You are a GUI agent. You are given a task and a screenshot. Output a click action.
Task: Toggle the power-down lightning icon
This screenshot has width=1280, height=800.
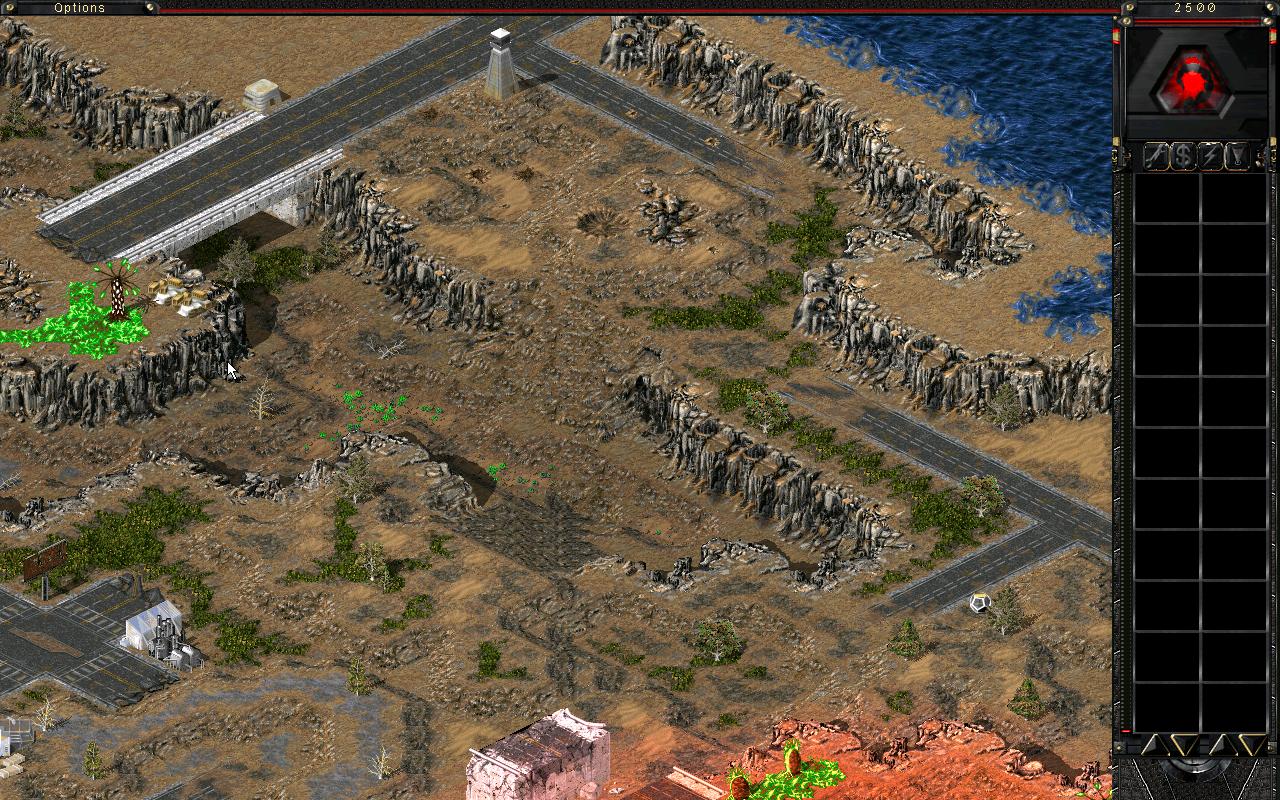click(1211, 155)
